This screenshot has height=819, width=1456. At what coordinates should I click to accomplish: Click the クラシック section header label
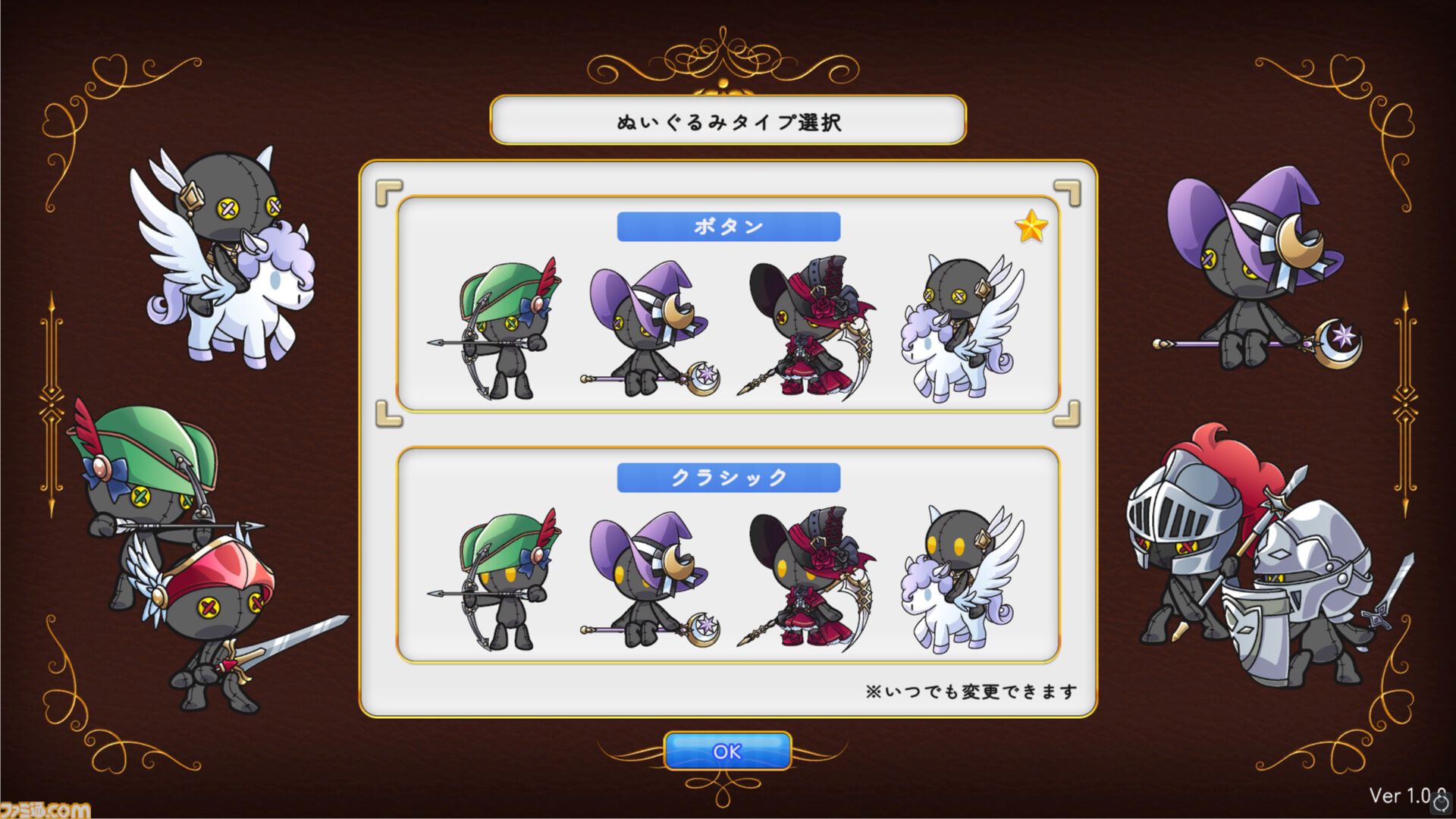click(728, 475)
